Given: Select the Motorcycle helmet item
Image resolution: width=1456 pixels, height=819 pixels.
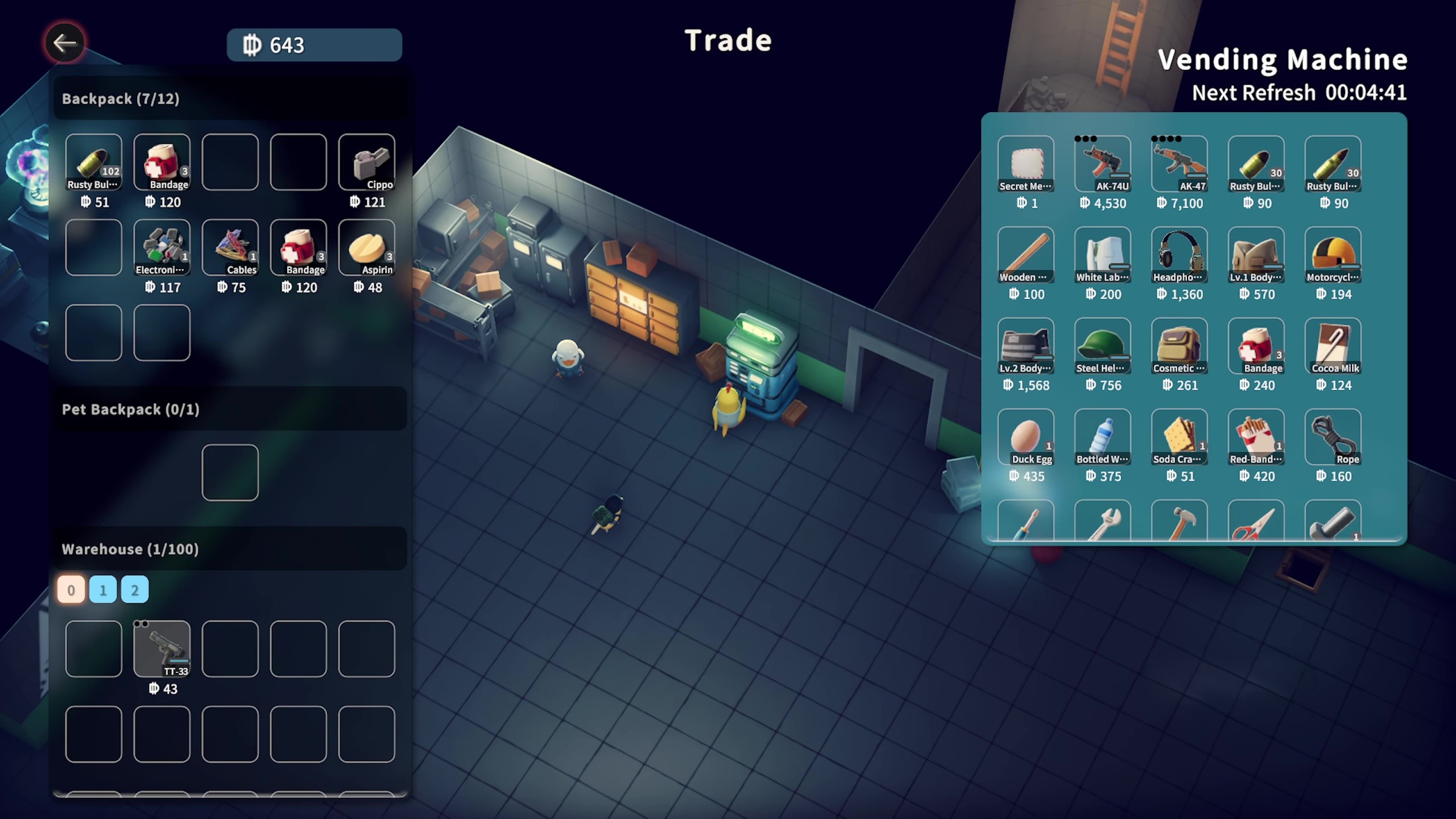Looking at the screenshot, I should [1333, 255].
